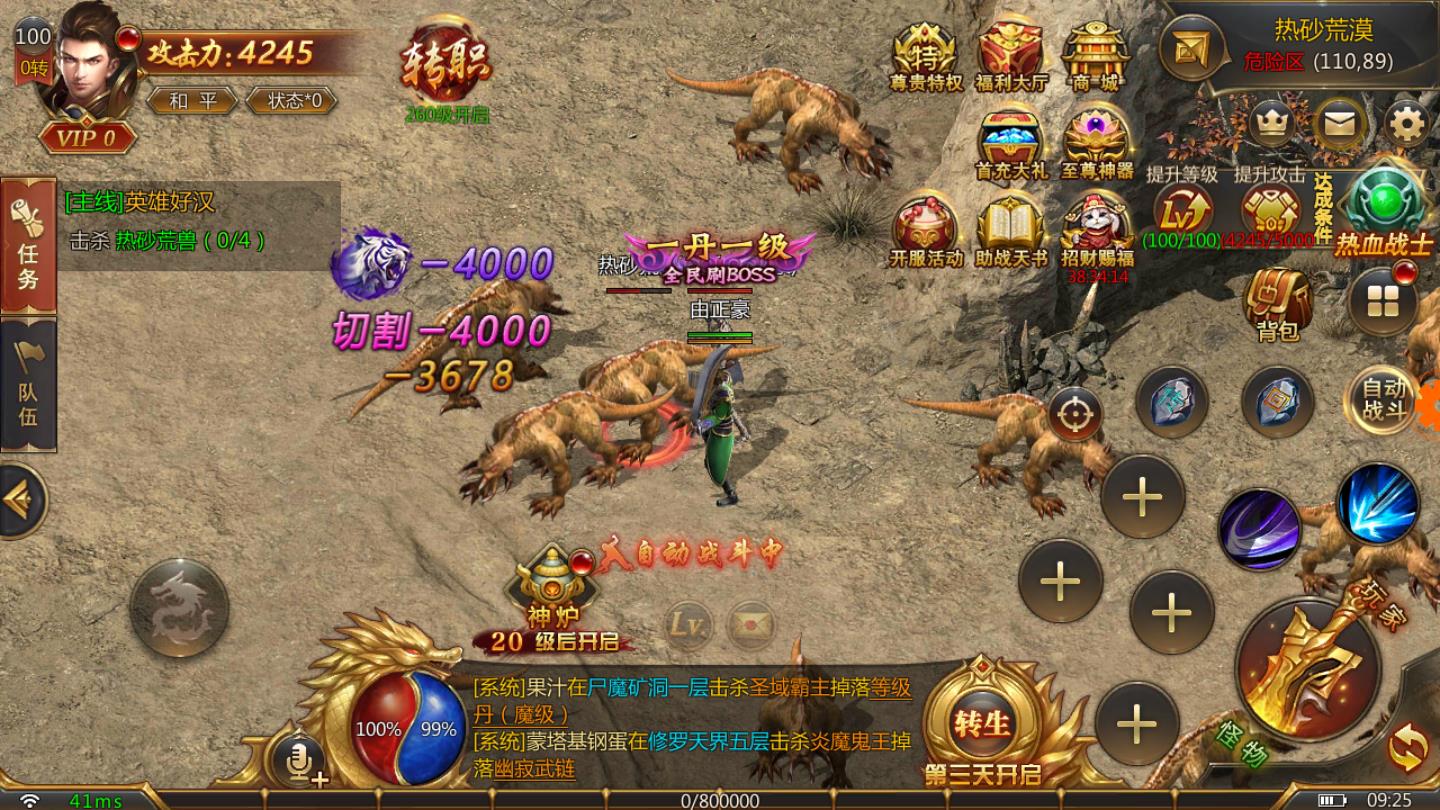Open the mail envelope icon

pos(1340,124)
